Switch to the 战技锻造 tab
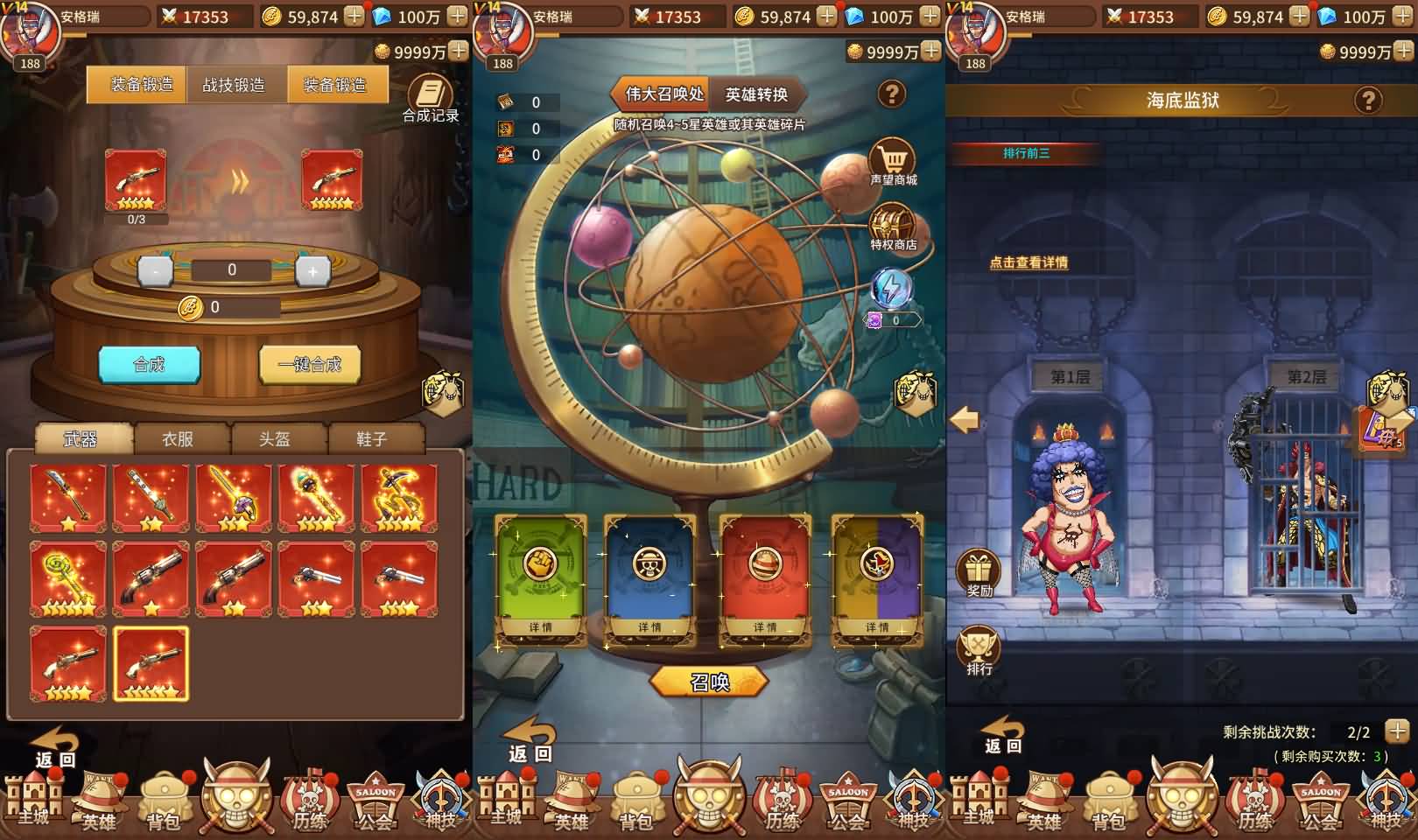 pos(234,85)
